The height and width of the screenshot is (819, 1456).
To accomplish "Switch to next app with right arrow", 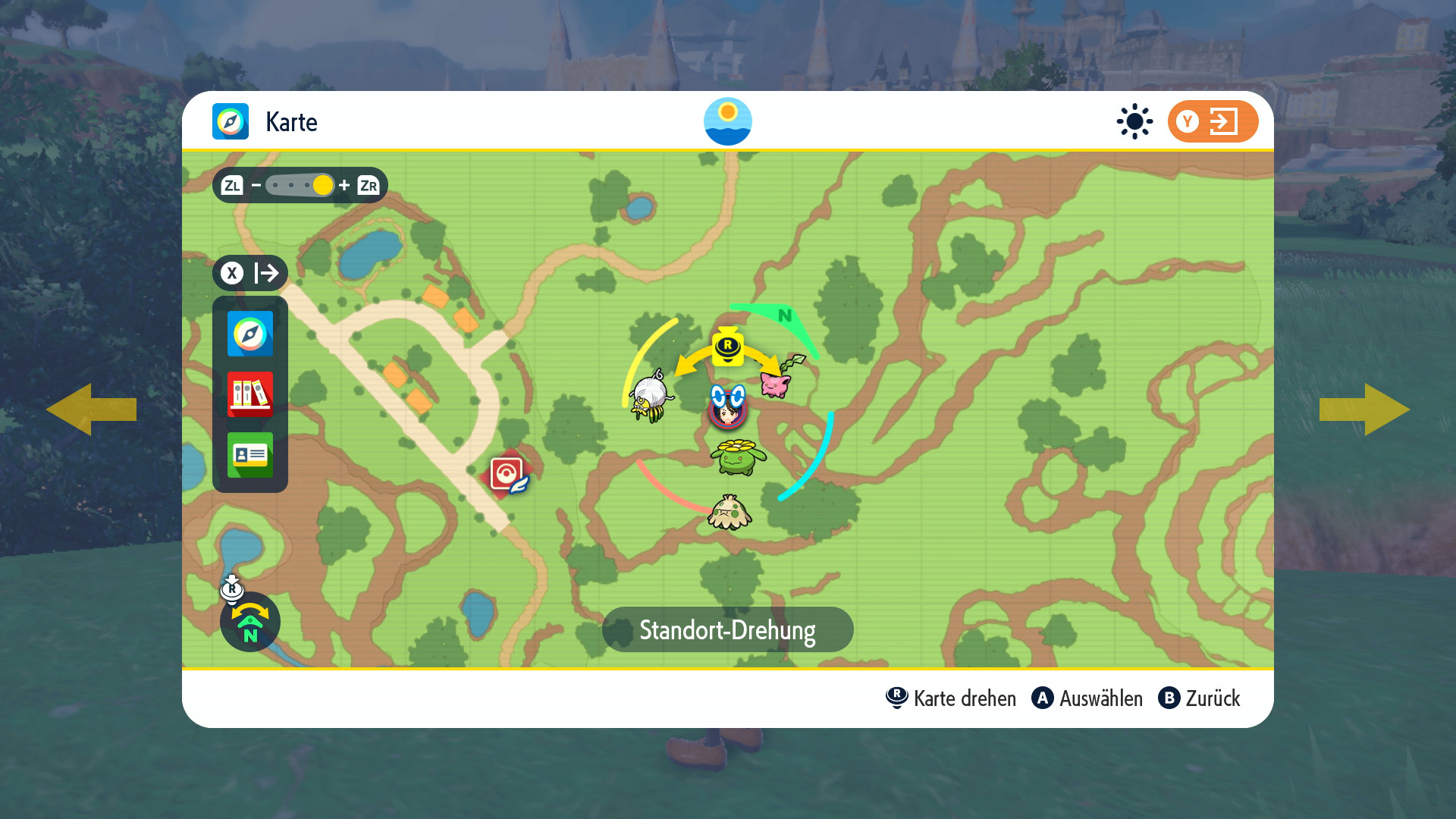I will click(1365, 409).
